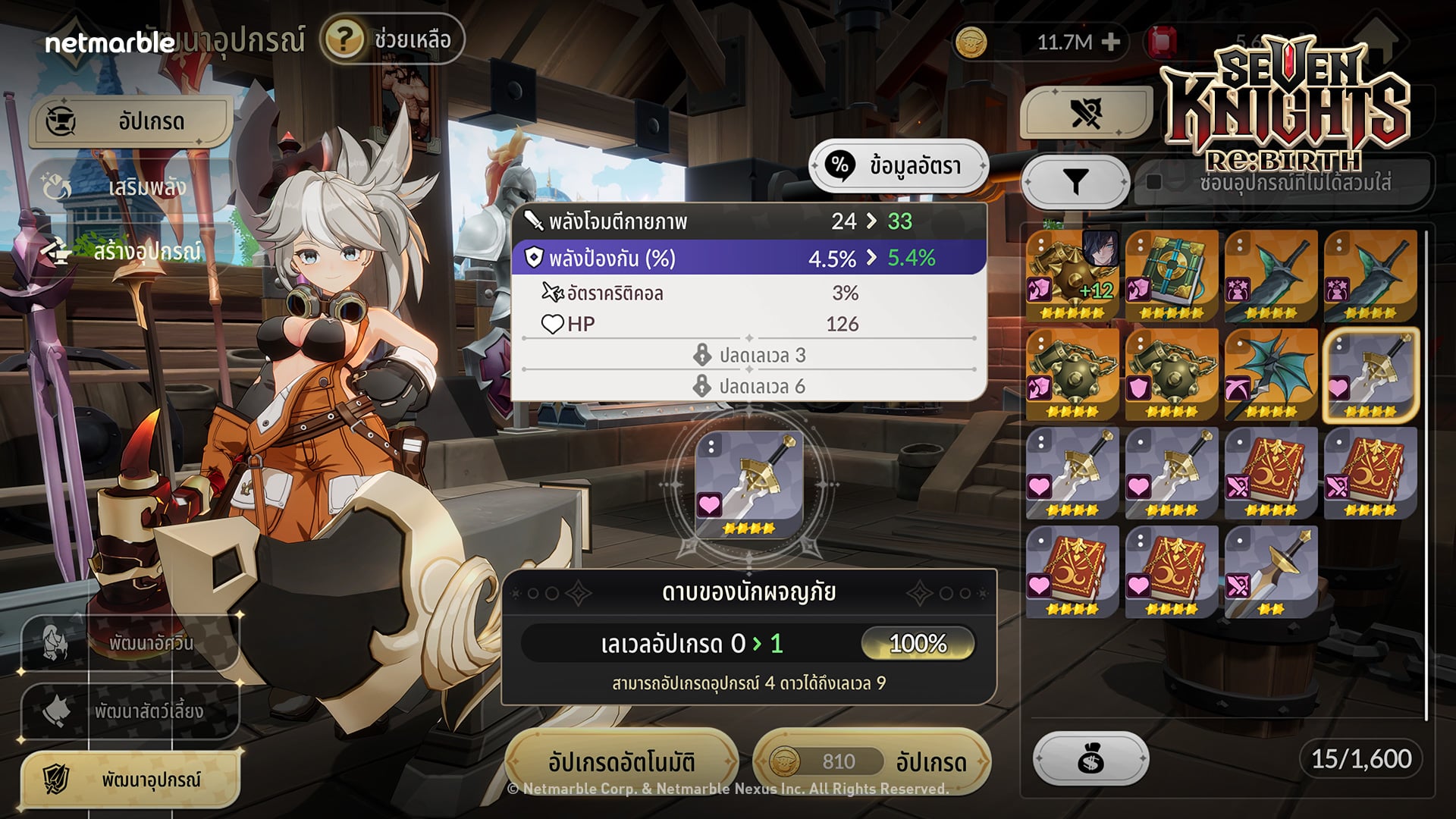Open the ข้อมูลอัตรา rate info
1456x819 pixels.
[x=899, y=165]
